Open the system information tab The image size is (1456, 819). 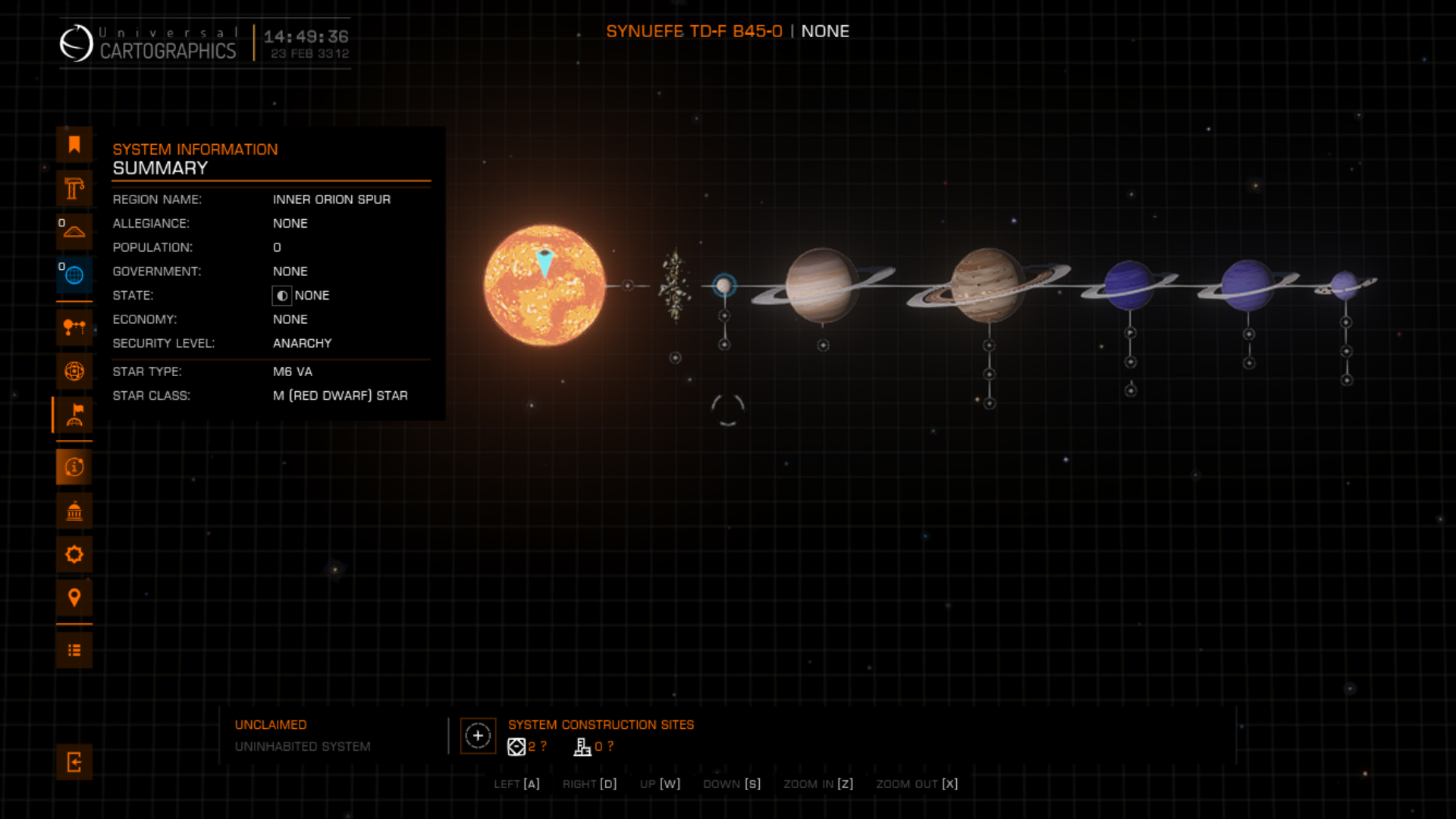[x=74, y=467]
